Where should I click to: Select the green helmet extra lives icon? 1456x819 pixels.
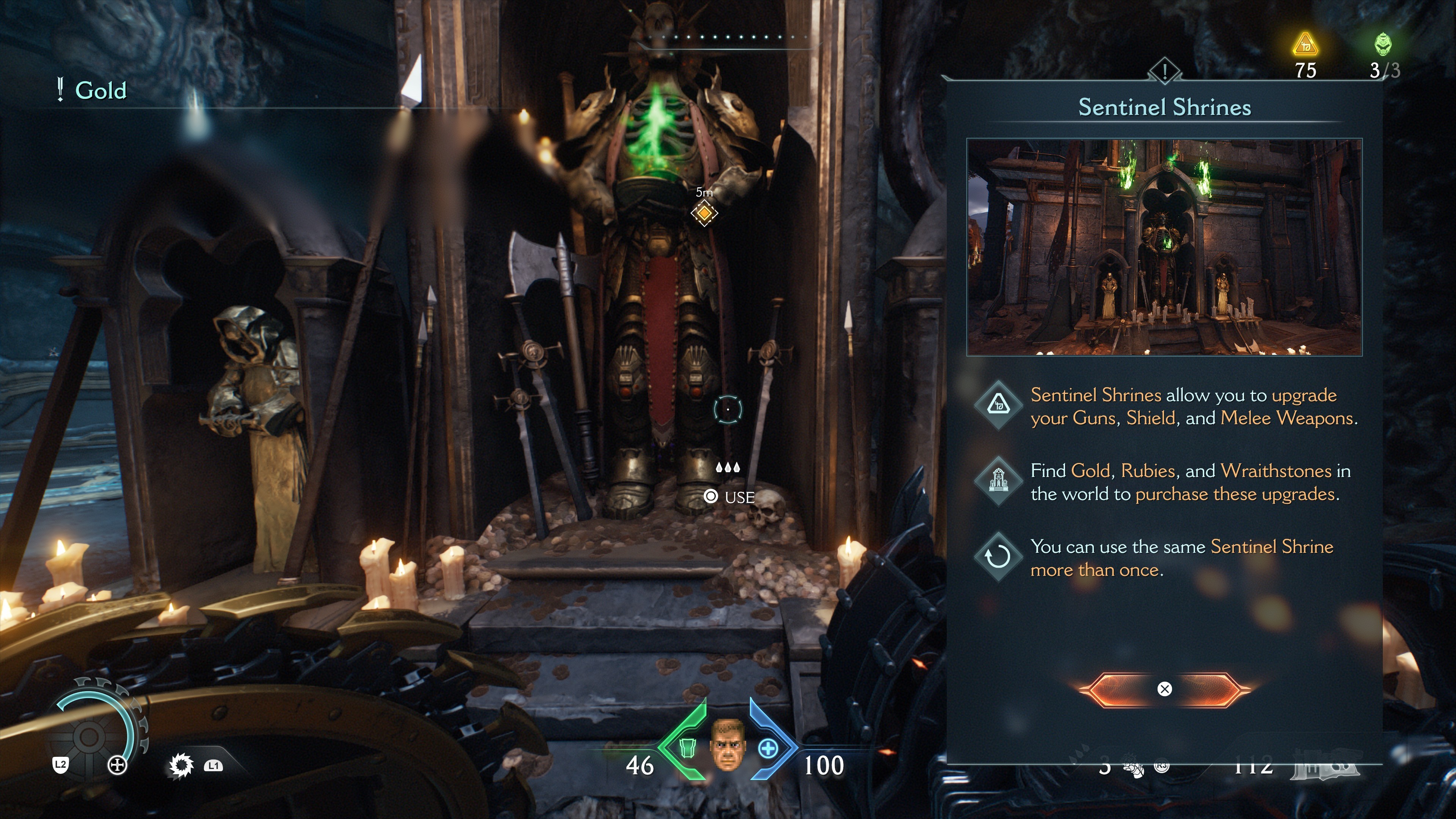pyautogui.click(x=1382, y=44)
